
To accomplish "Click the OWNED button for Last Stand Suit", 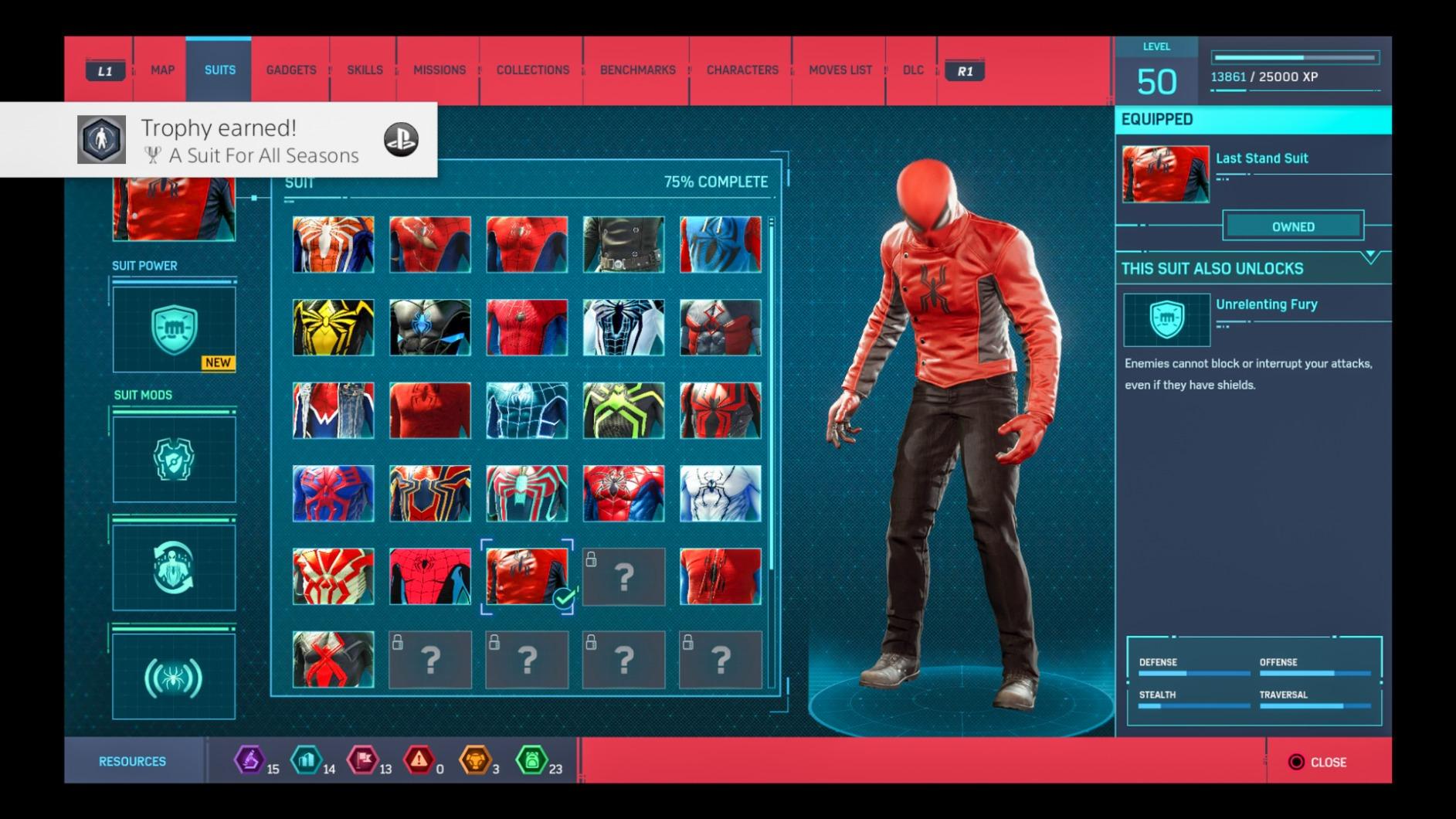I will [x=1293, y=226].
